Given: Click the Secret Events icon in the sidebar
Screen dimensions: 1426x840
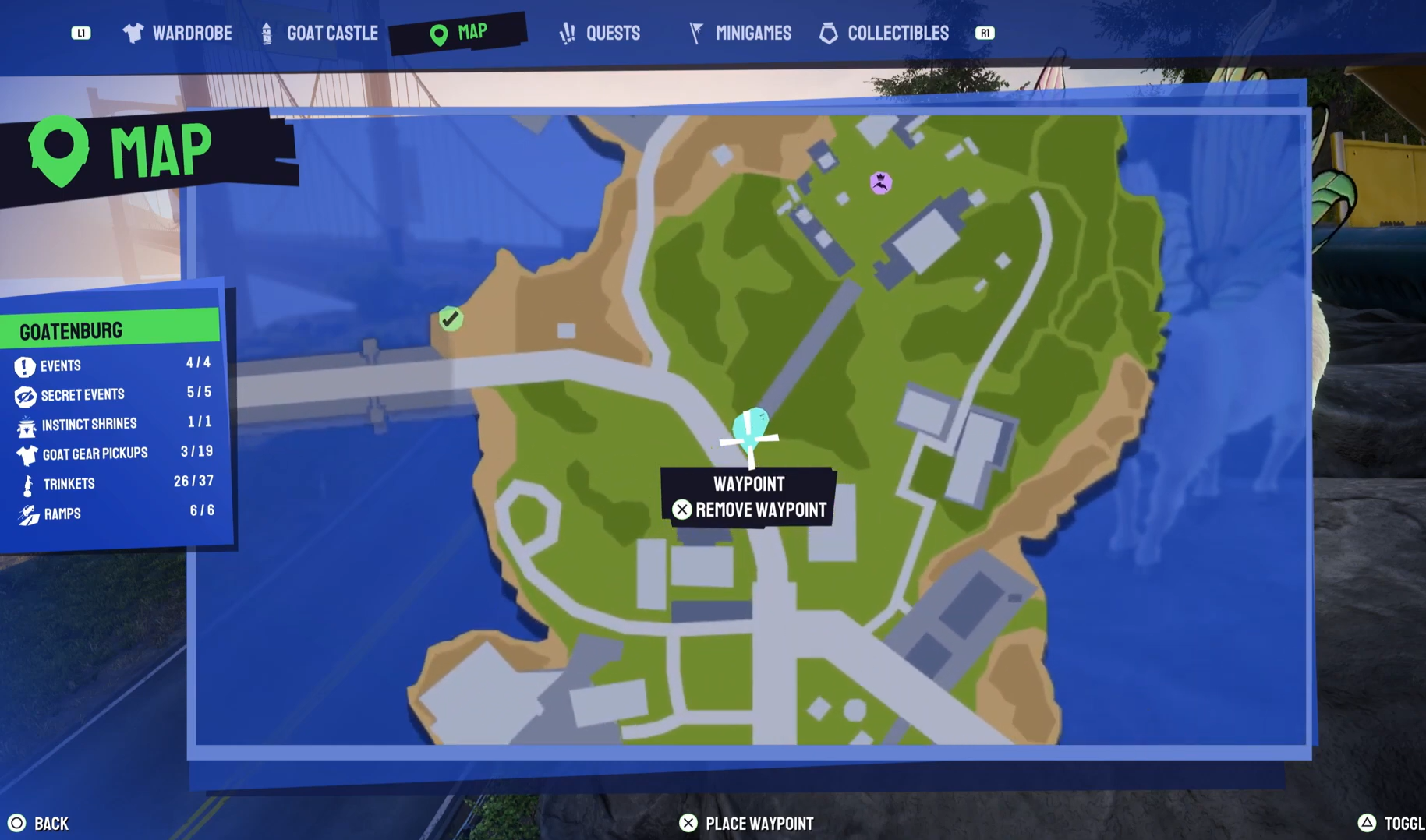Looking at the screenshot, I should tap(26, 396).
